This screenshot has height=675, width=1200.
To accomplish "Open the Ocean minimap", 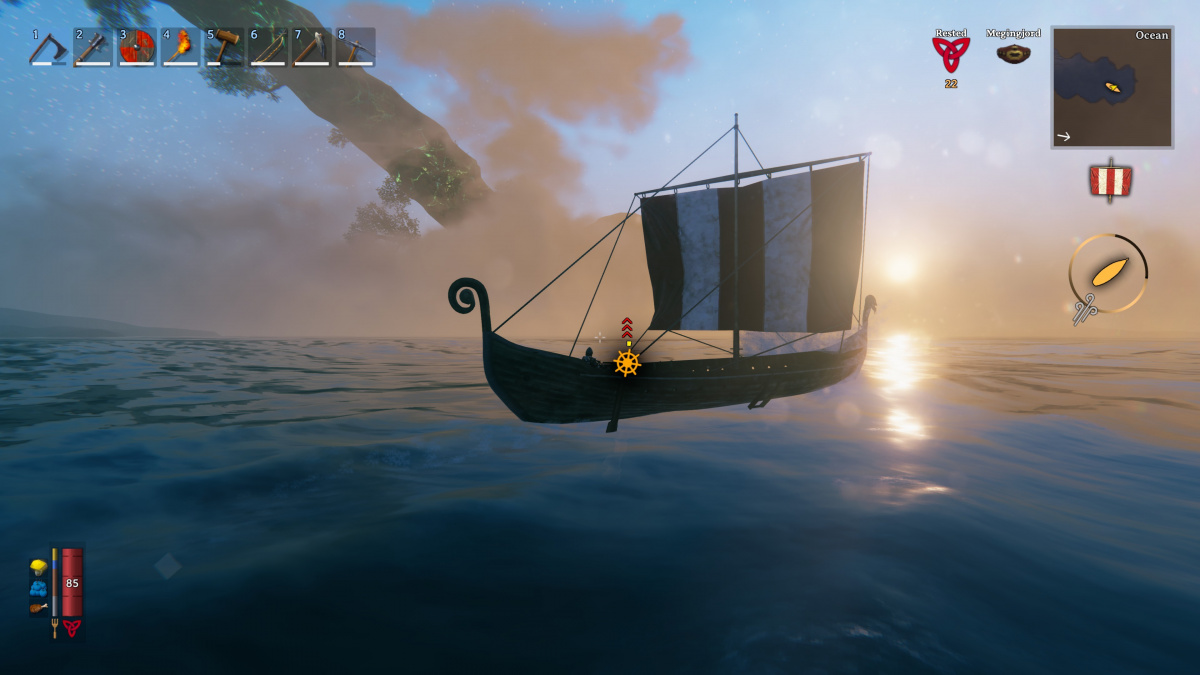I will pos(1111,87).
